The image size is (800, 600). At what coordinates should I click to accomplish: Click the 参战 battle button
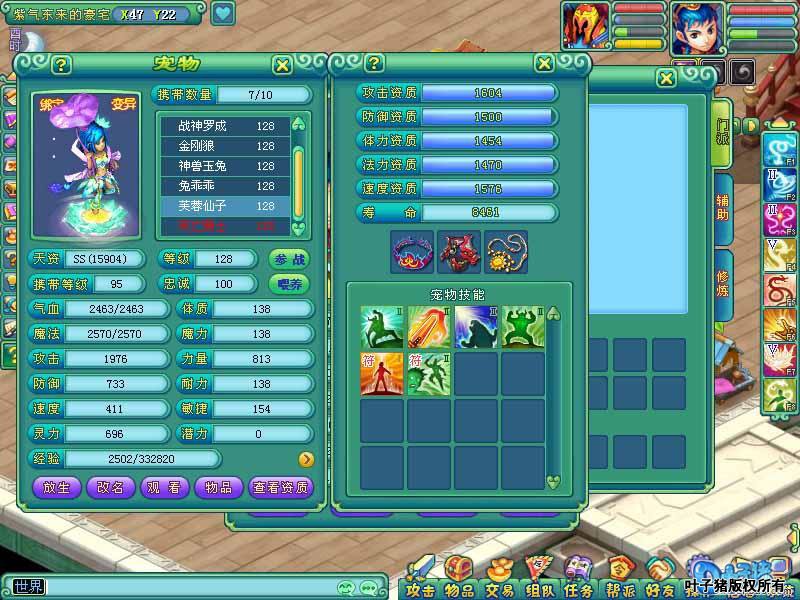(x=289, y=259)
